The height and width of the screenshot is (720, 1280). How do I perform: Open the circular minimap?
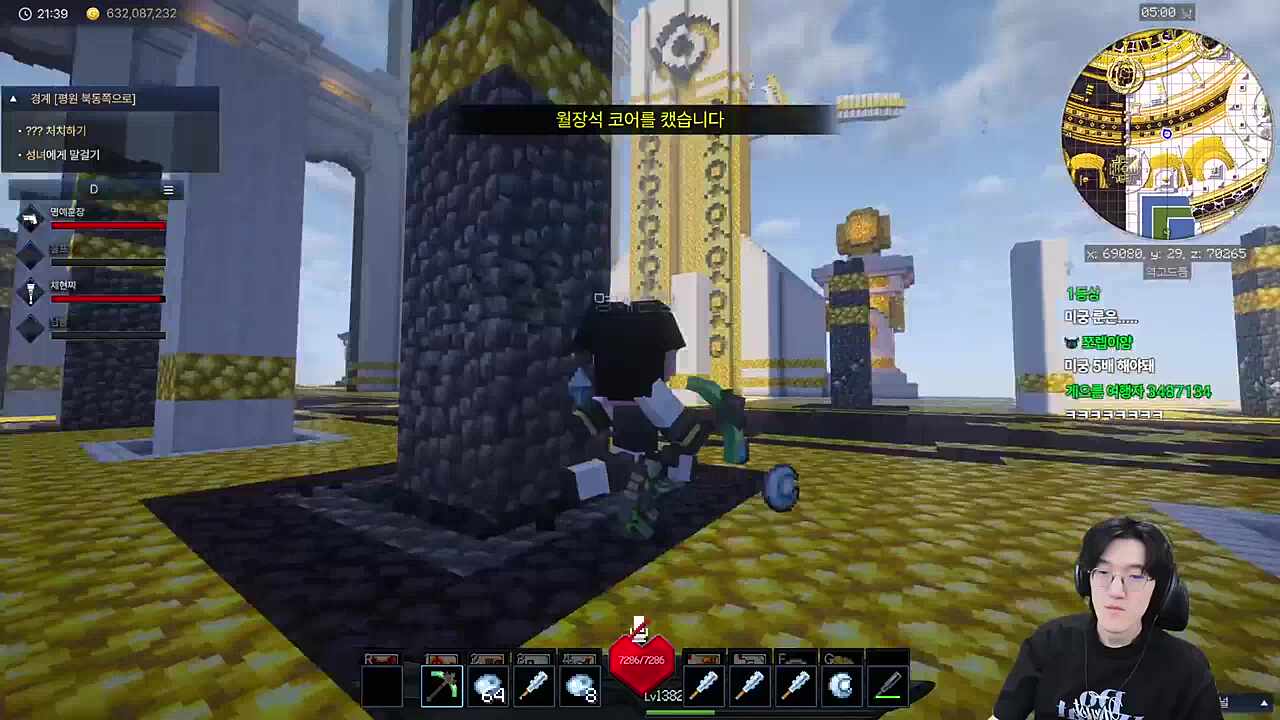[1166, 133]
